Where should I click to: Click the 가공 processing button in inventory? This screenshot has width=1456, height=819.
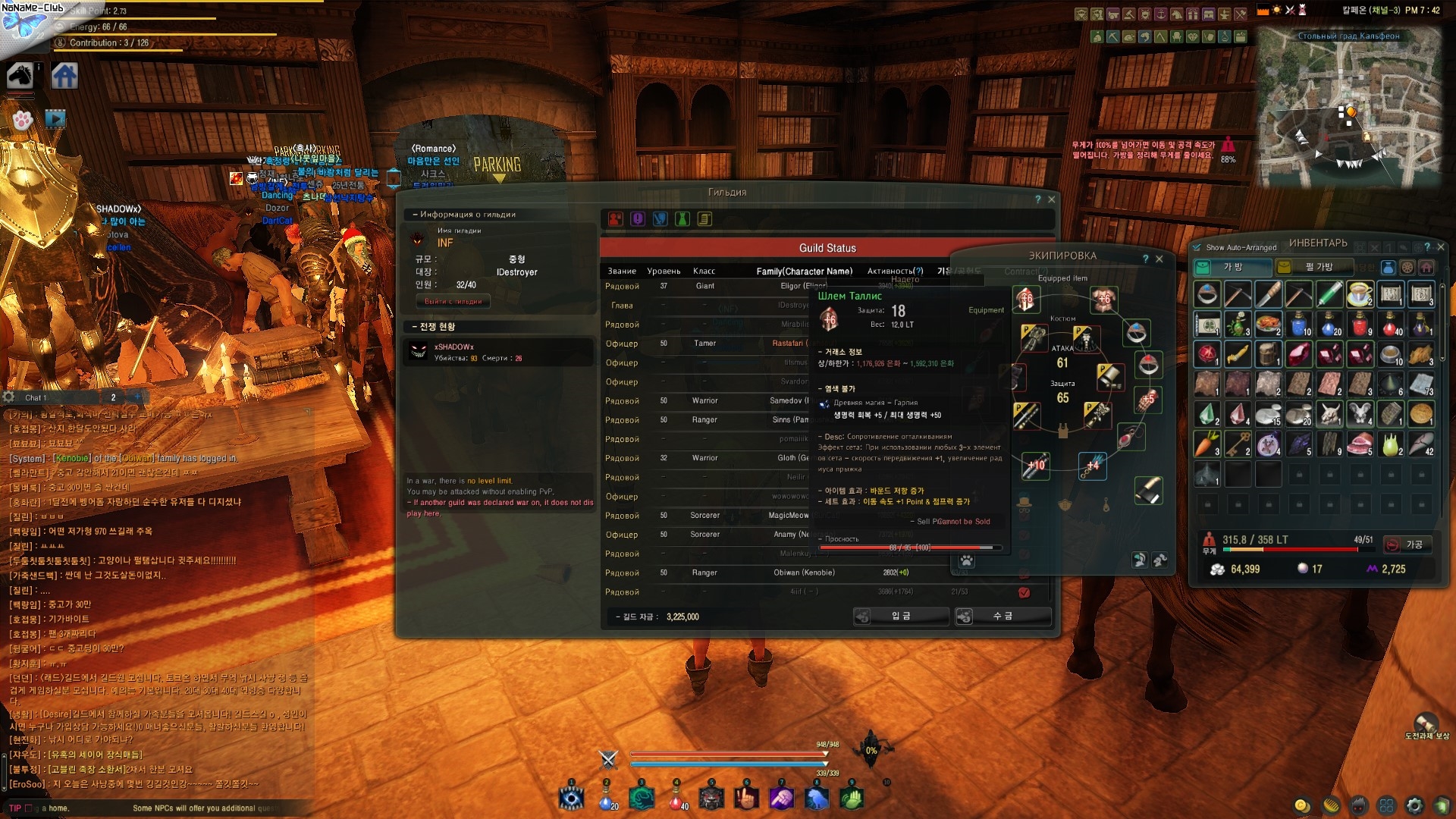(1407, 544)
